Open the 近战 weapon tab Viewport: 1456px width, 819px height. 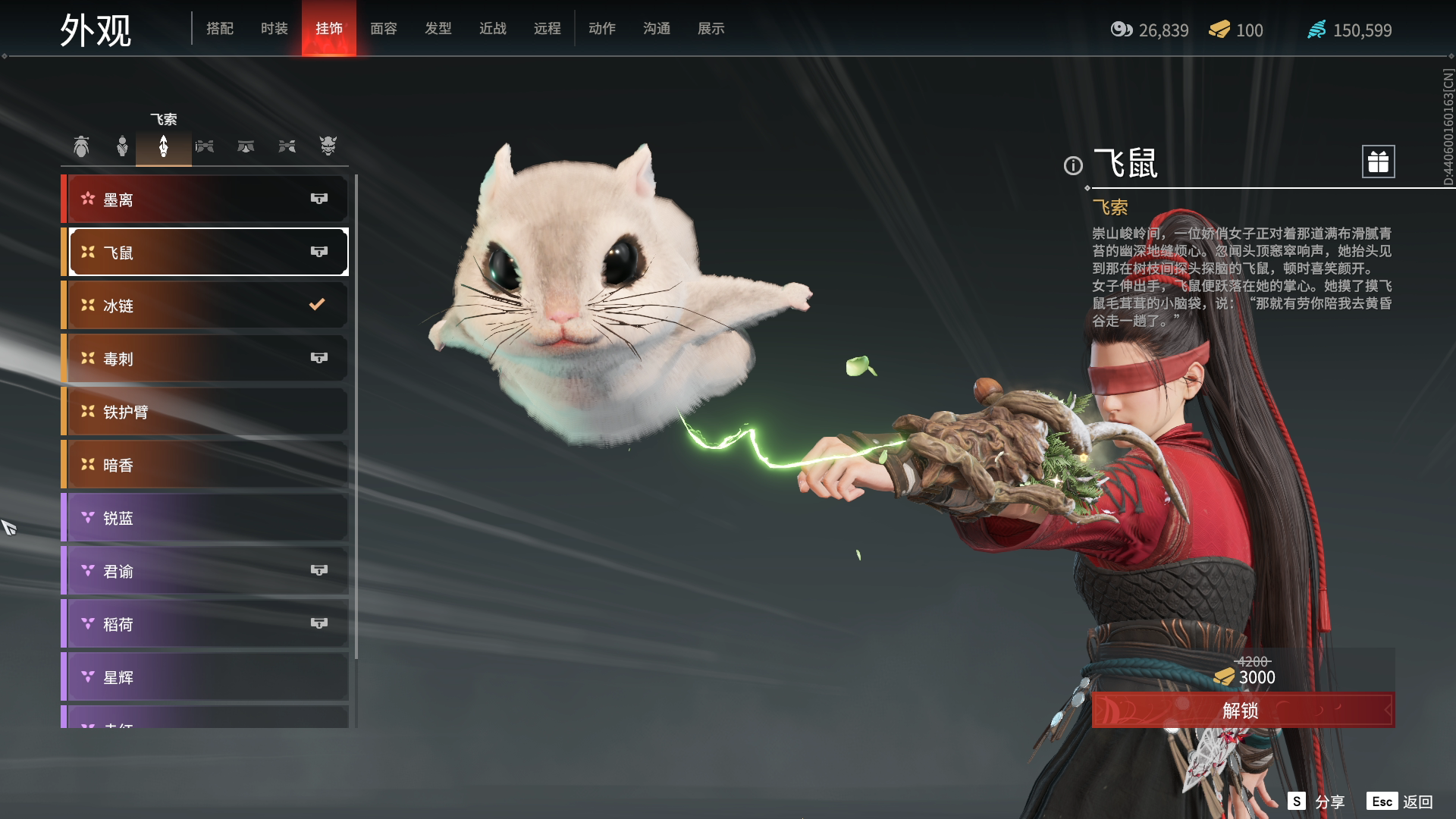[492, 29]
